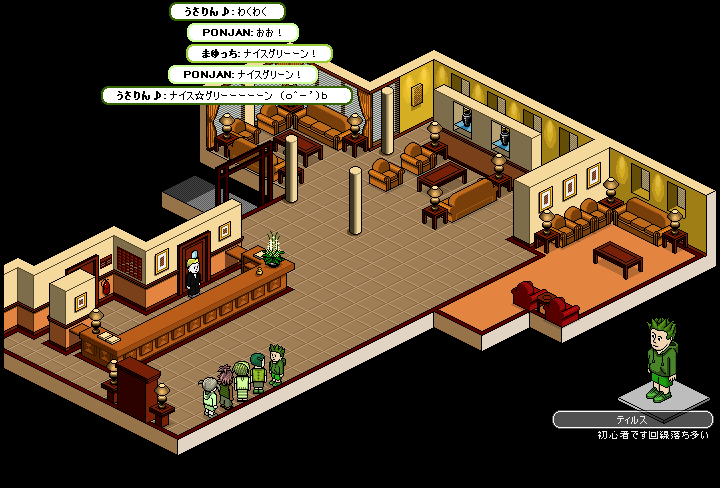The height and width of the screenshot is (488, 720).
Task: Select PONJAN's ナイスグリーン！ chat bubble
Action: [x=242, y=74]
